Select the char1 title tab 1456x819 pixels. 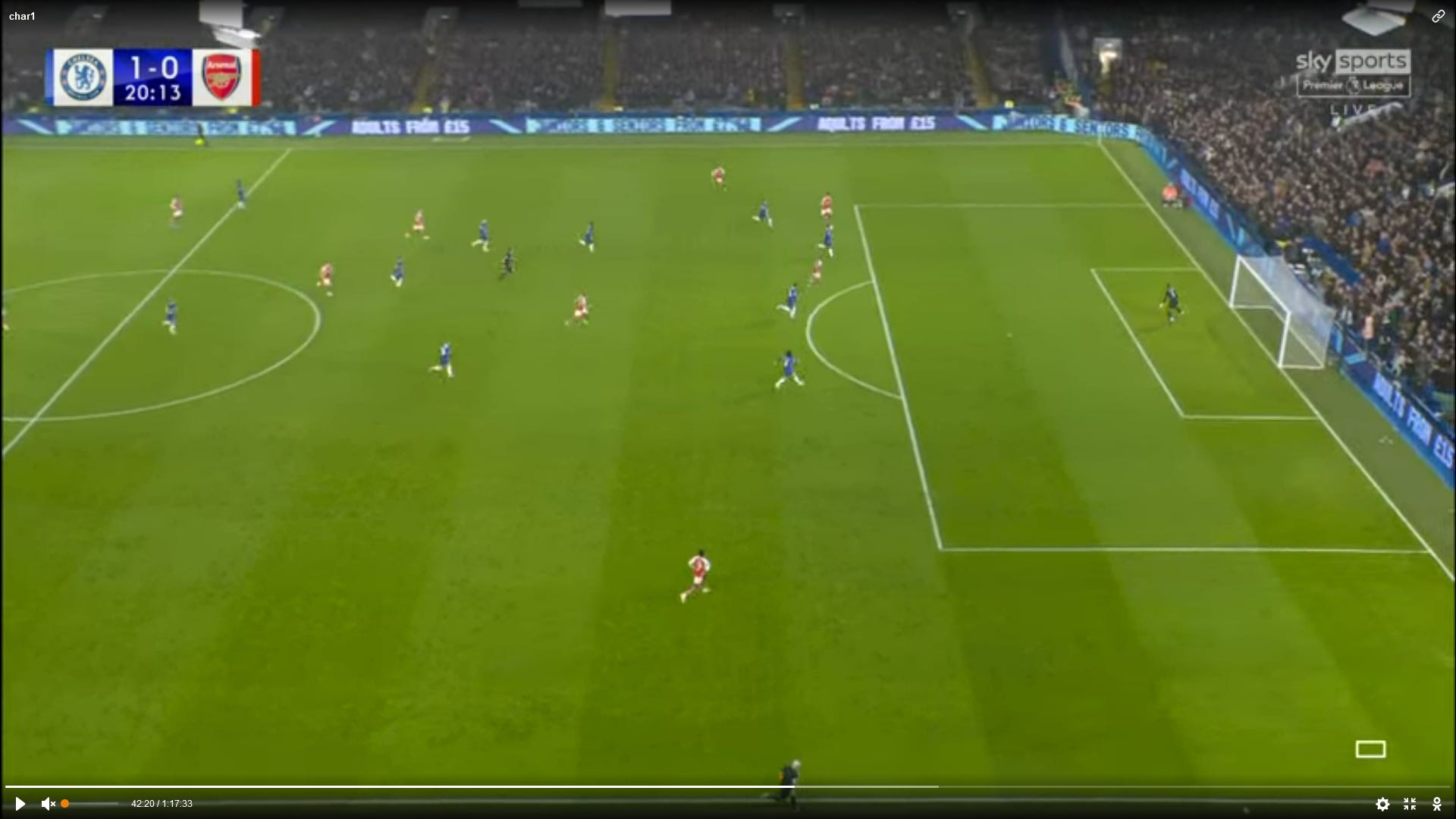[x=22, y=15]
